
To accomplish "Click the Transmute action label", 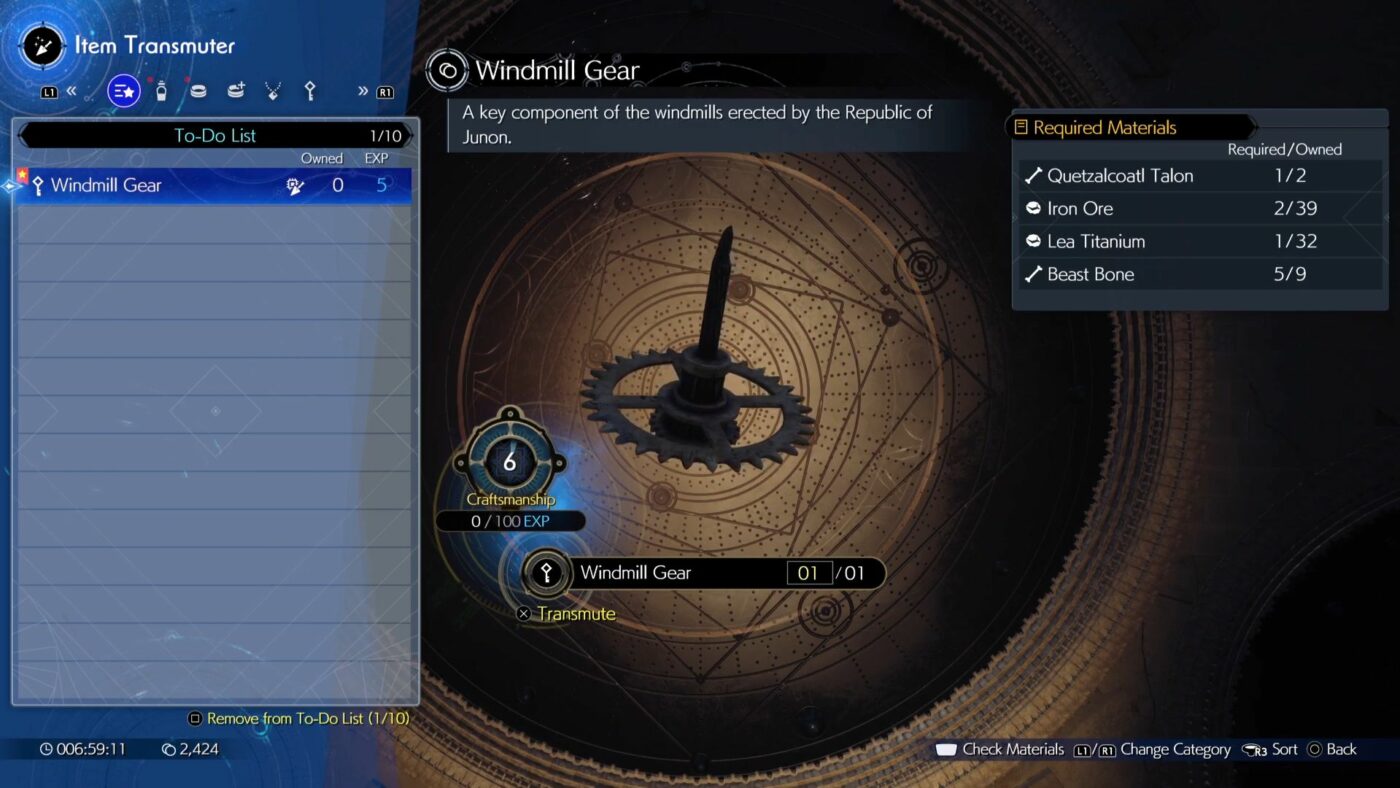I will (577, 613).
